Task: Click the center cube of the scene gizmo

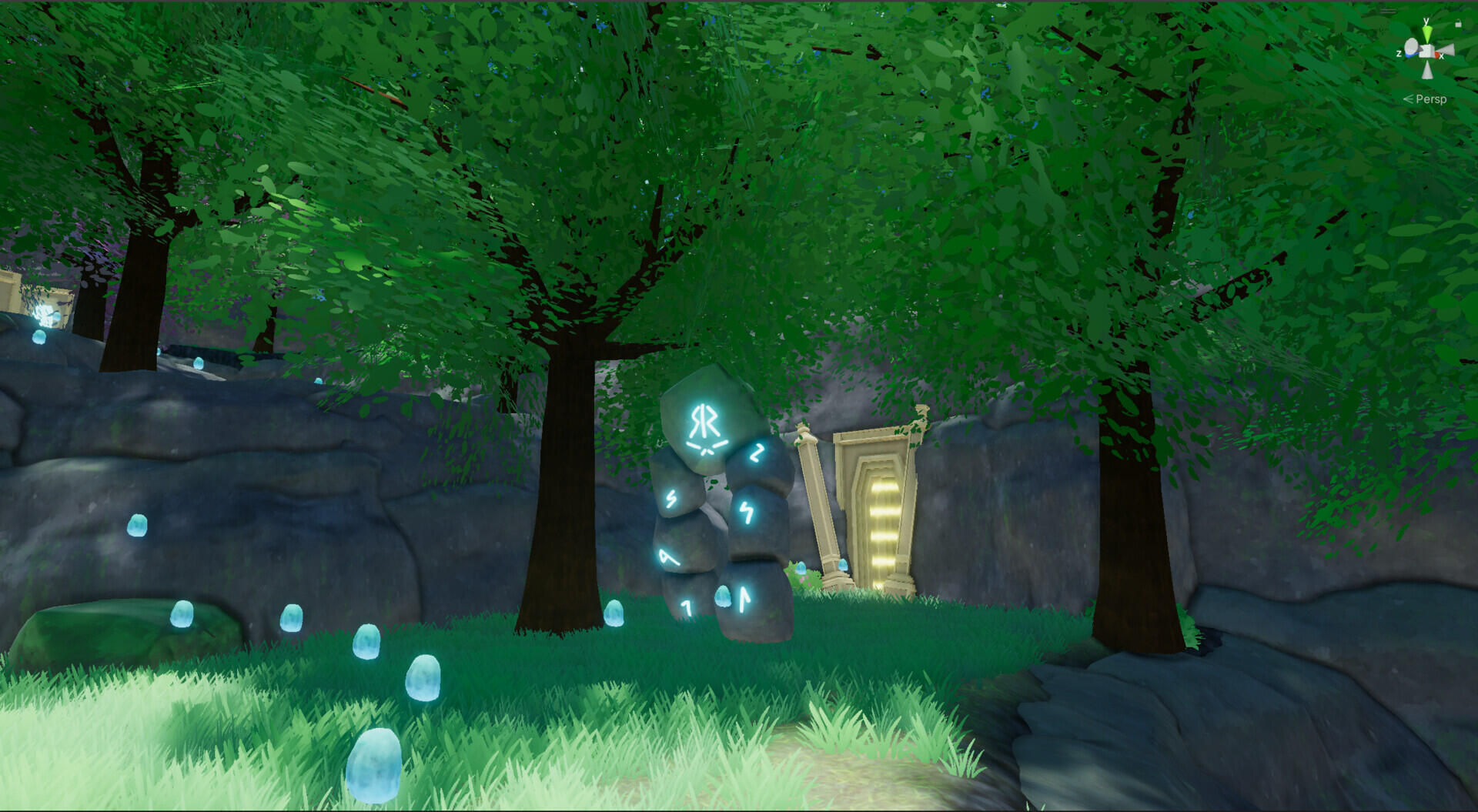Action: [1426, 50]
